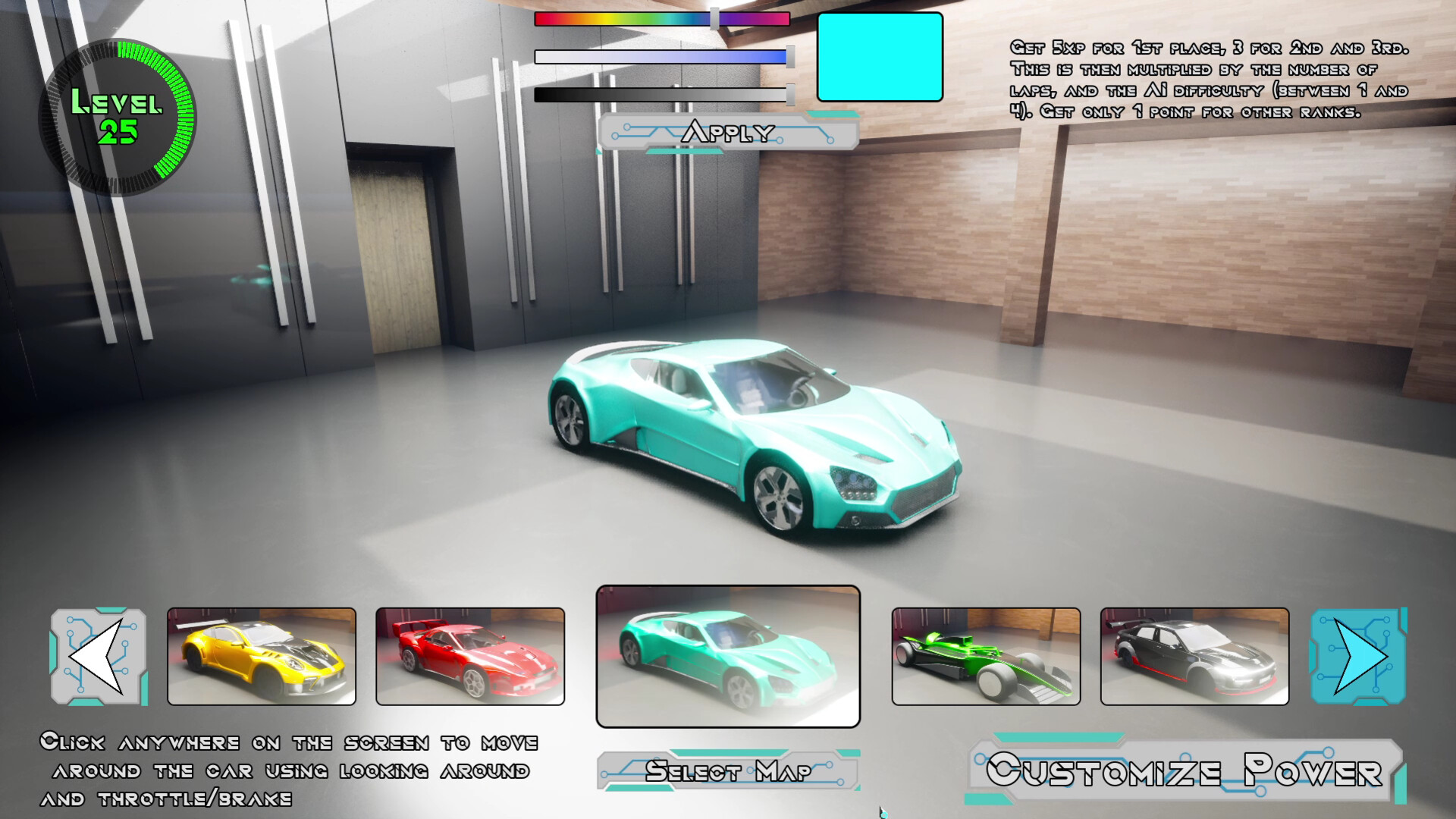Viewport: 1456px width, 819px height.
Task: Open the Select Map screen
Action: point(728,771)
